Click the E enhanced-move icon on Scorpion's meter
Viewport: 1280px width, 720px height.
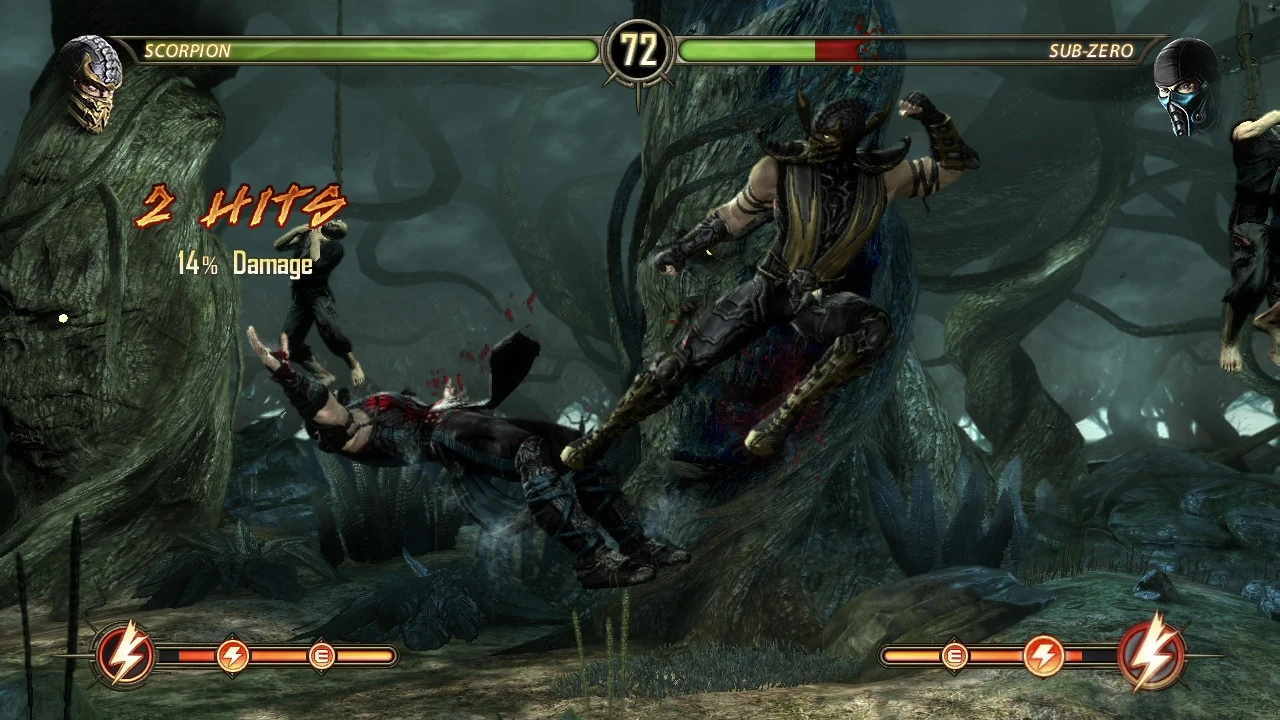[x=322, y=656]
